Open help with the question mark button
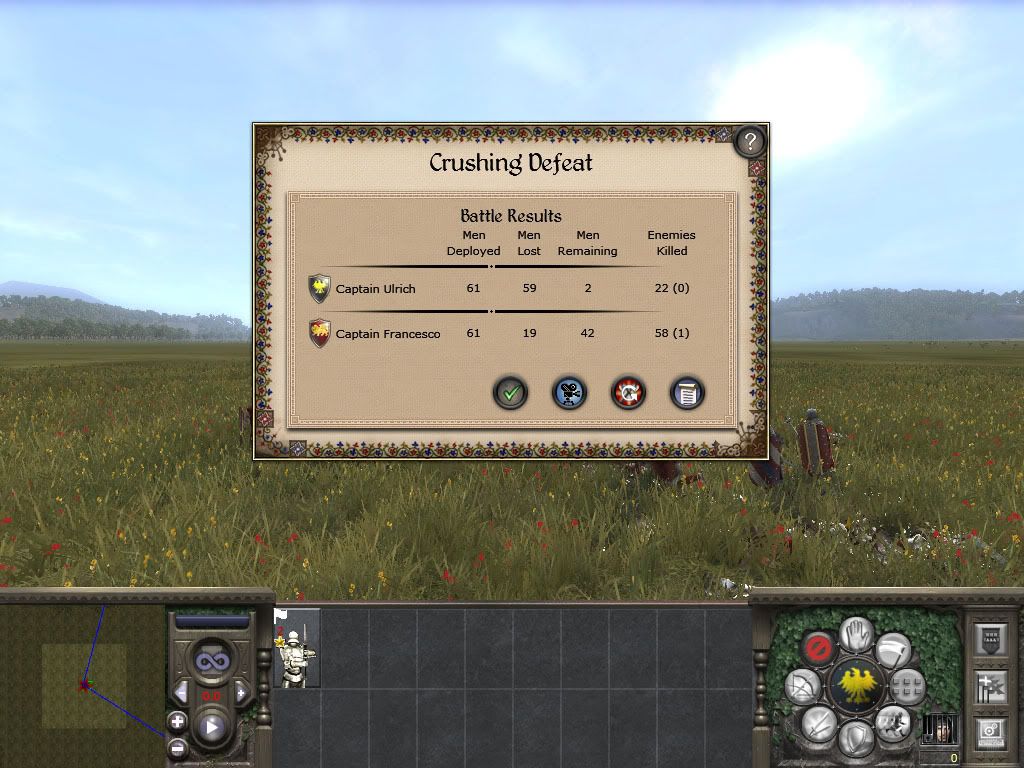Screen dimensions: 1024x768 point(750,140)
